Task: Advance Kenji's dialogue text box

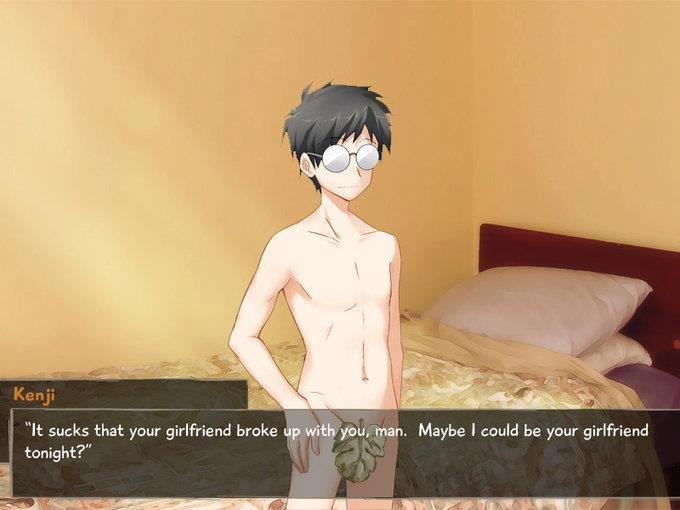Action: 340,452
